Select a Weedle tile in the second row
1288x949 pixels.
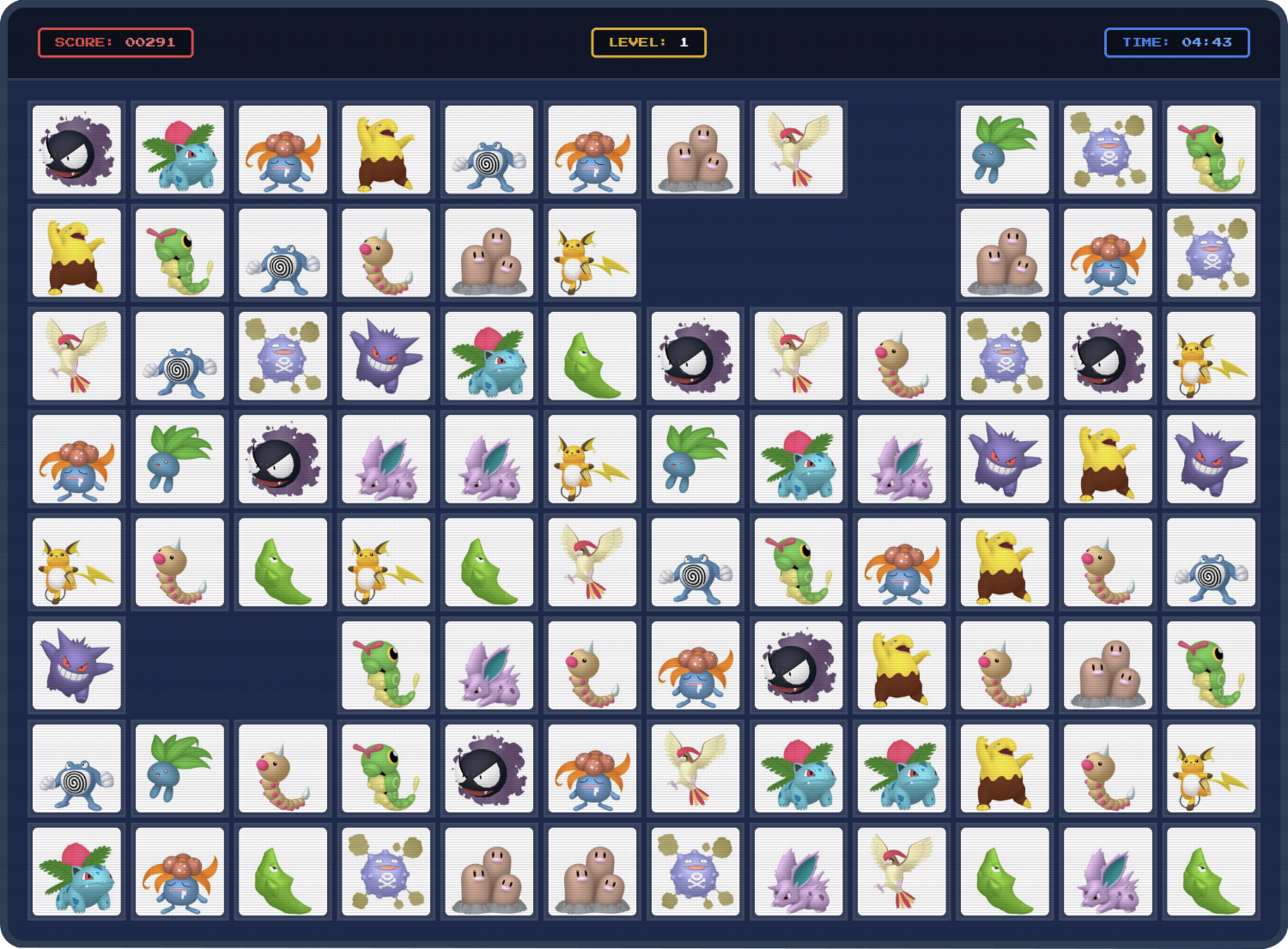coord(386,253)
